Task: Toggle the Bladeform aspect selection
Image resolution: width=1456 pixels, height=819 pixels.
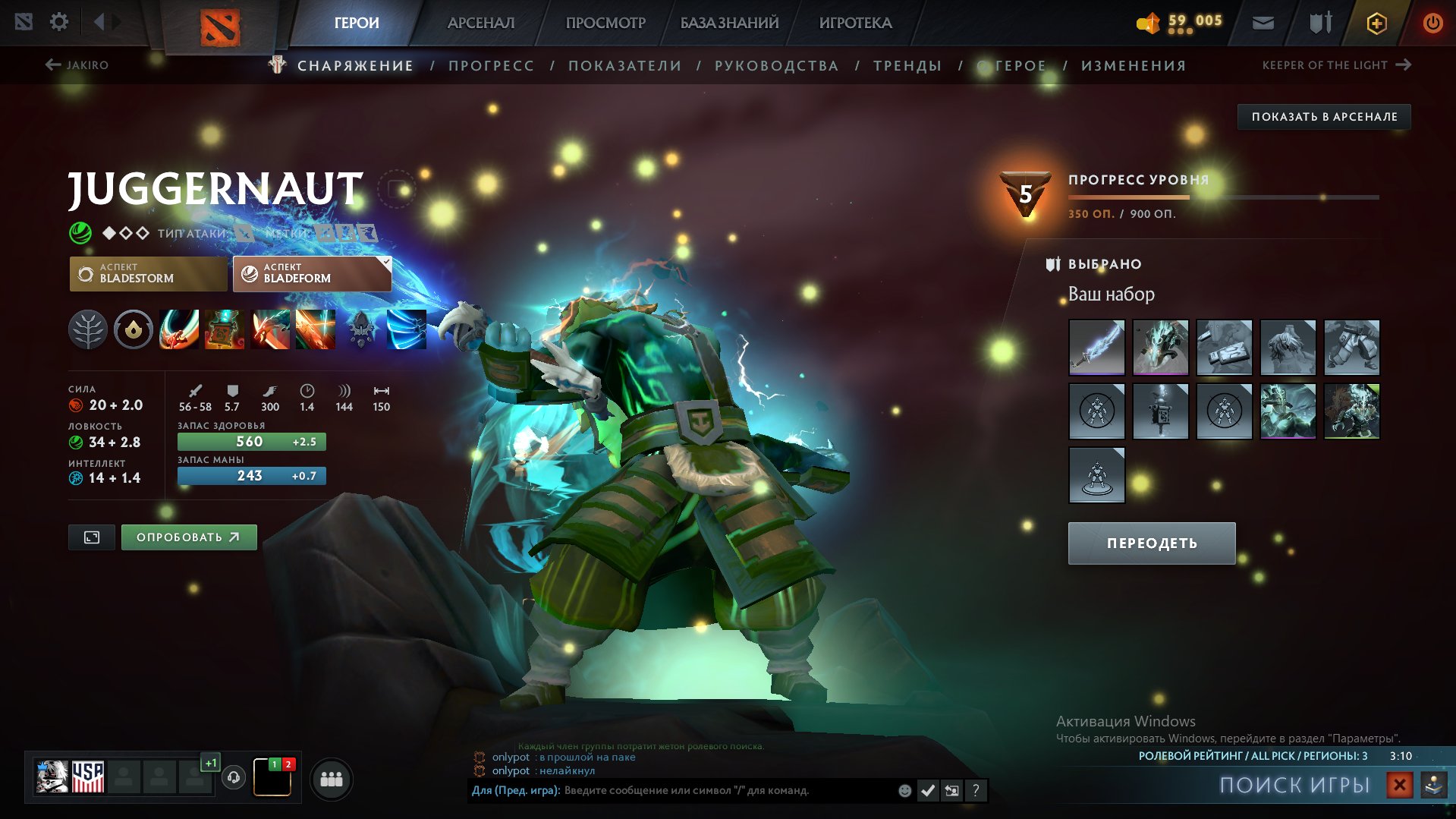Action: pyautogui.click(x=311, y=273)
